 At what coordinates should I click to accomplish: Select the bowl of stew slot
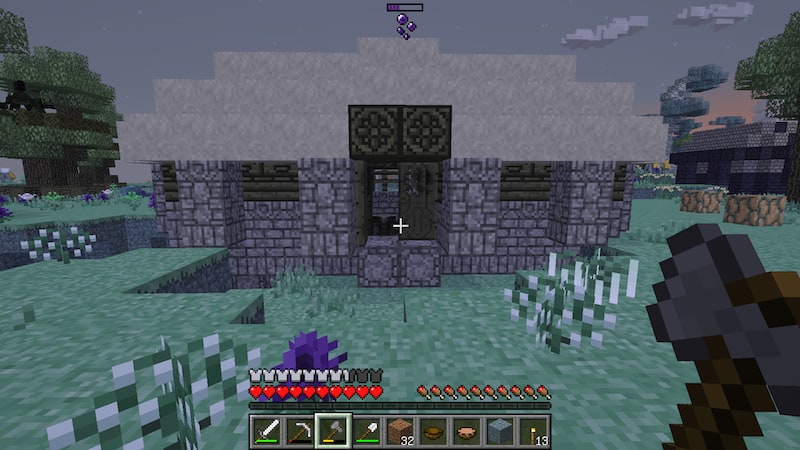(x=466, y=430)
